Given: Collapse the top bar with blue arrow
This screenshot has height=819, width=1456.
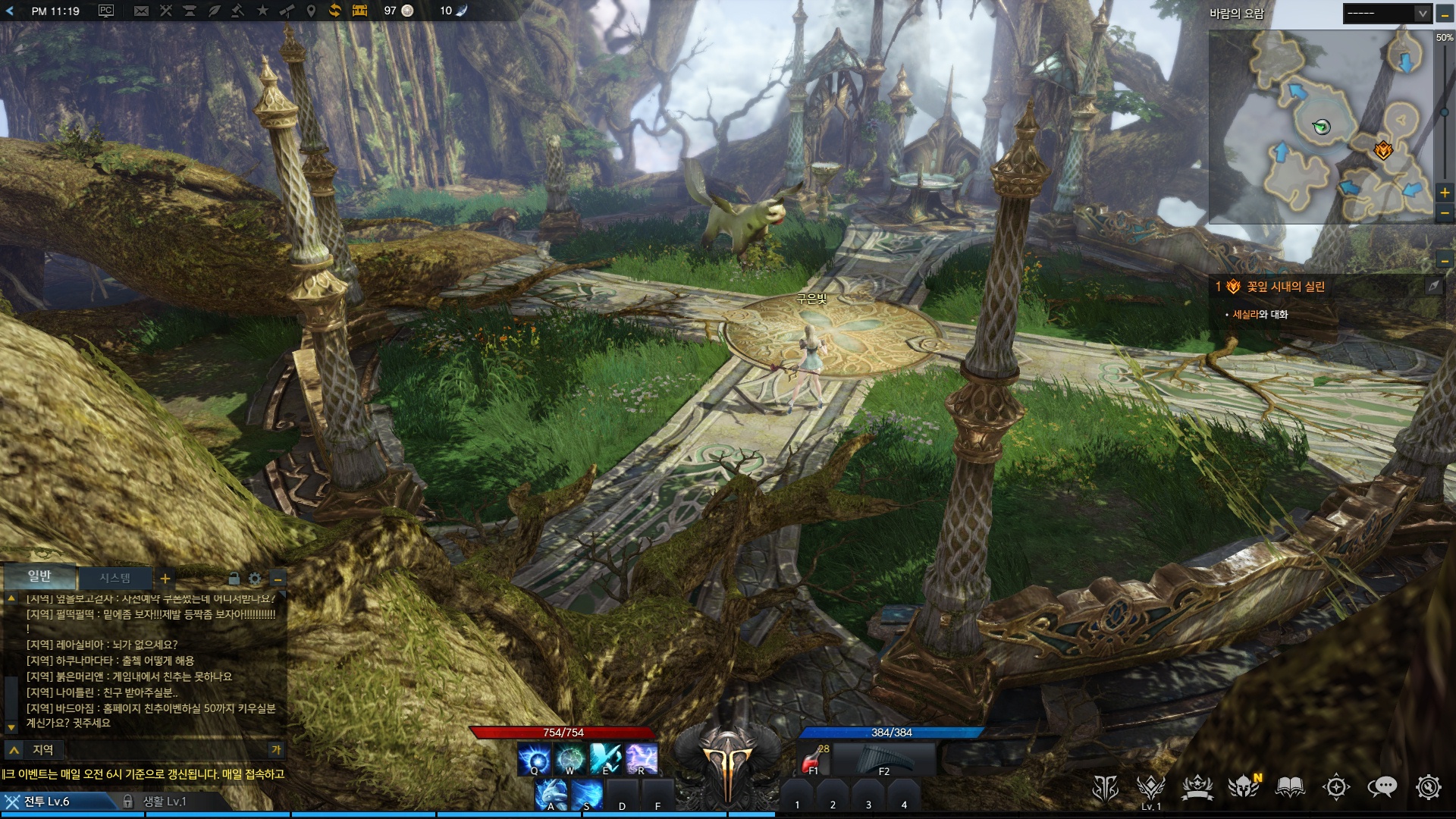Looking at the screenshot, I should (x=10, y=11).
